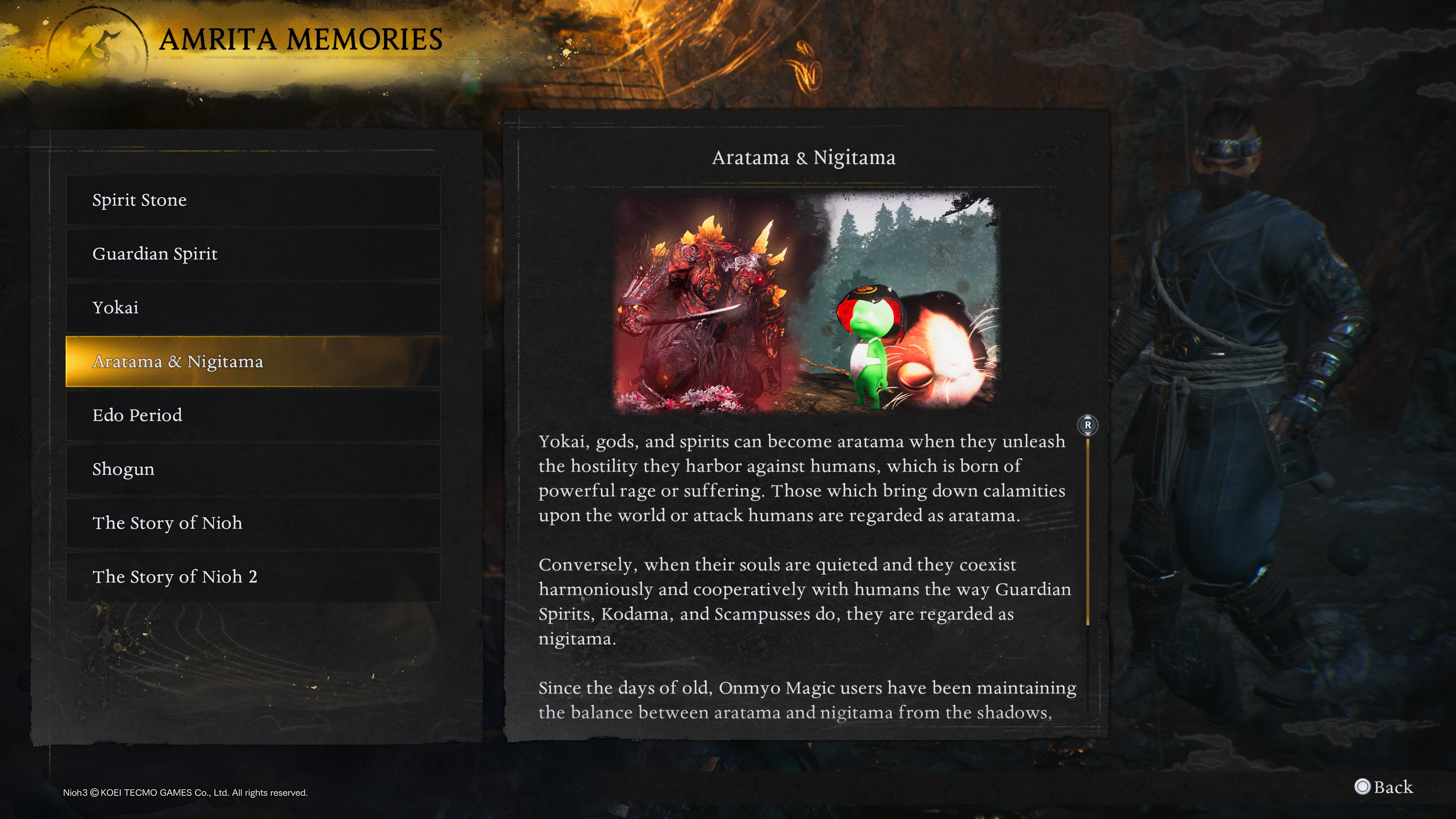Screen dimensions: 1456x819
Task: Open the Edo Period entry
Action: (x=253, y=416)
